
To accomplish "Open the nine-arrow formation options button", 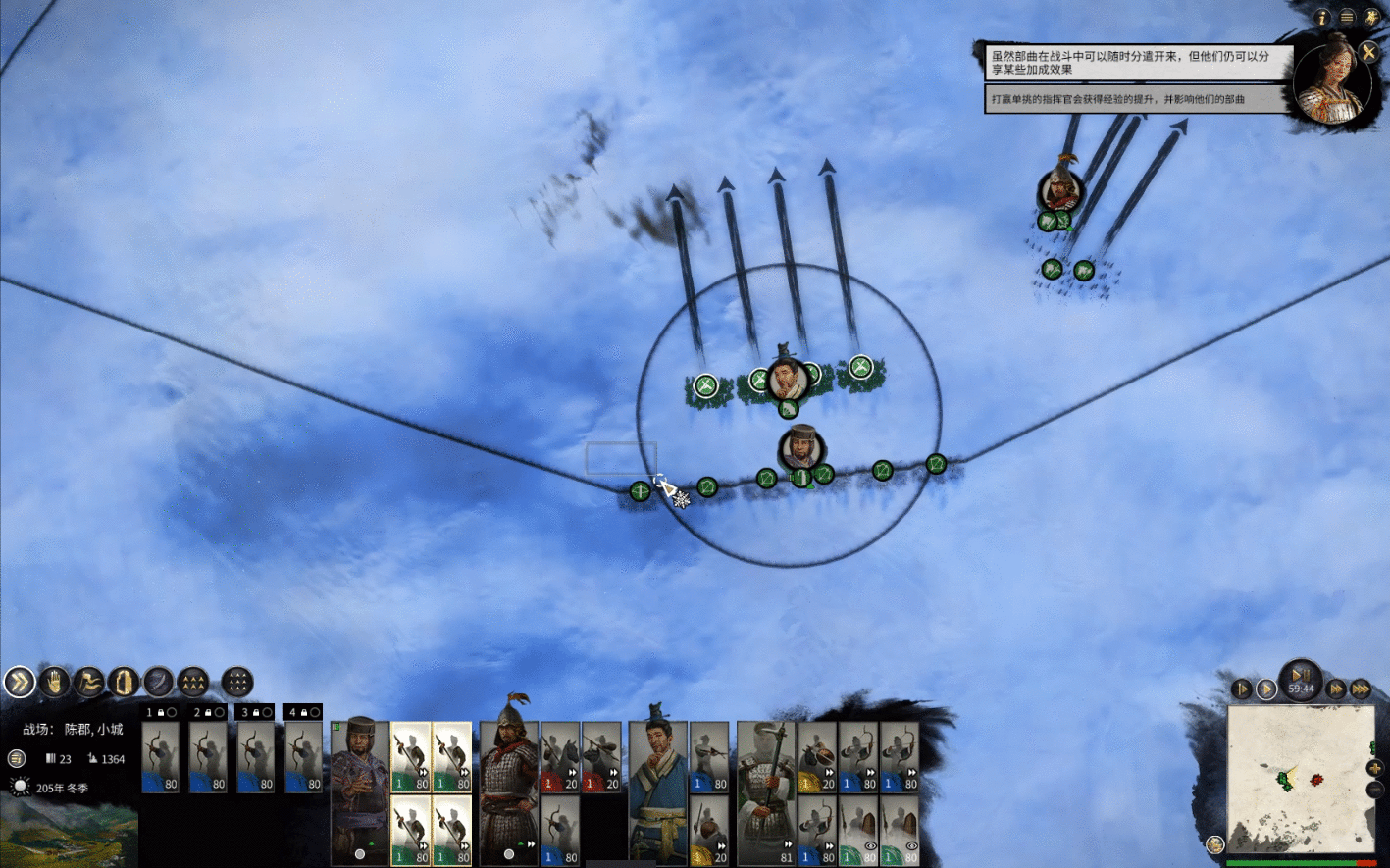I will [x=236, y=682].
